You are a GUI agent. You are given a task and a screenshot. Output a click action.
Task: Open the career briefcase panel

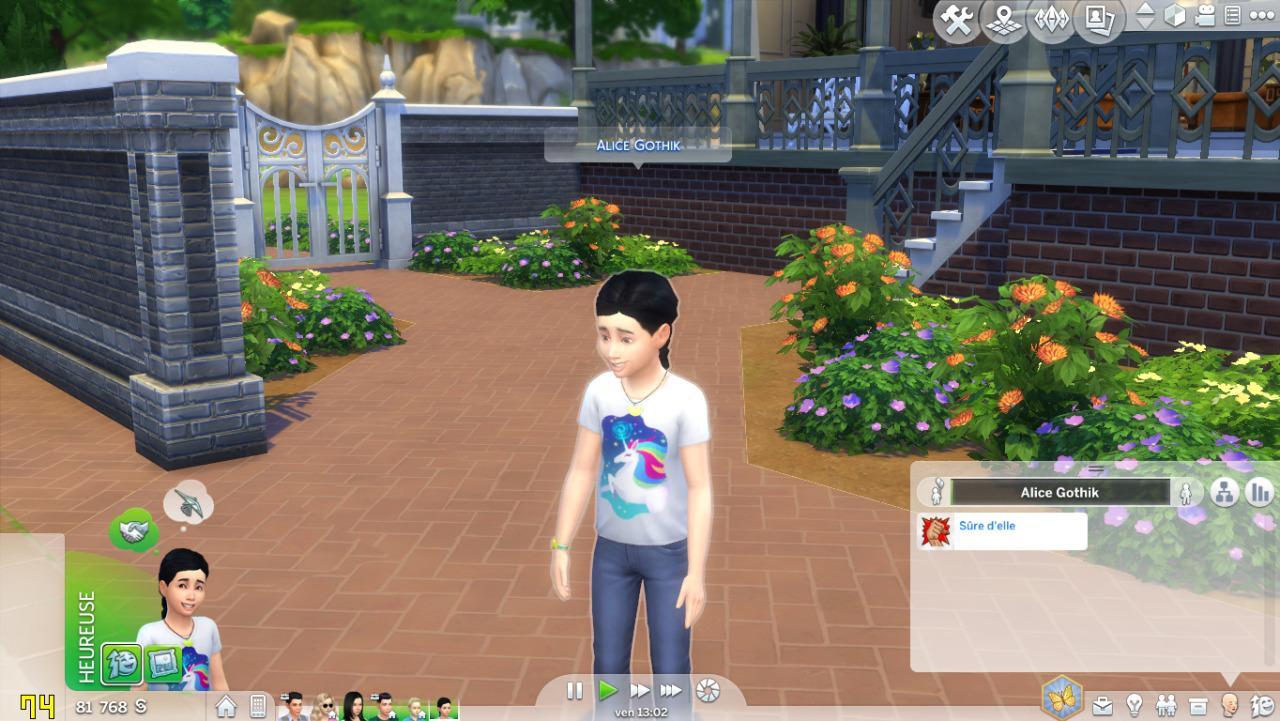pos(1102,706)
